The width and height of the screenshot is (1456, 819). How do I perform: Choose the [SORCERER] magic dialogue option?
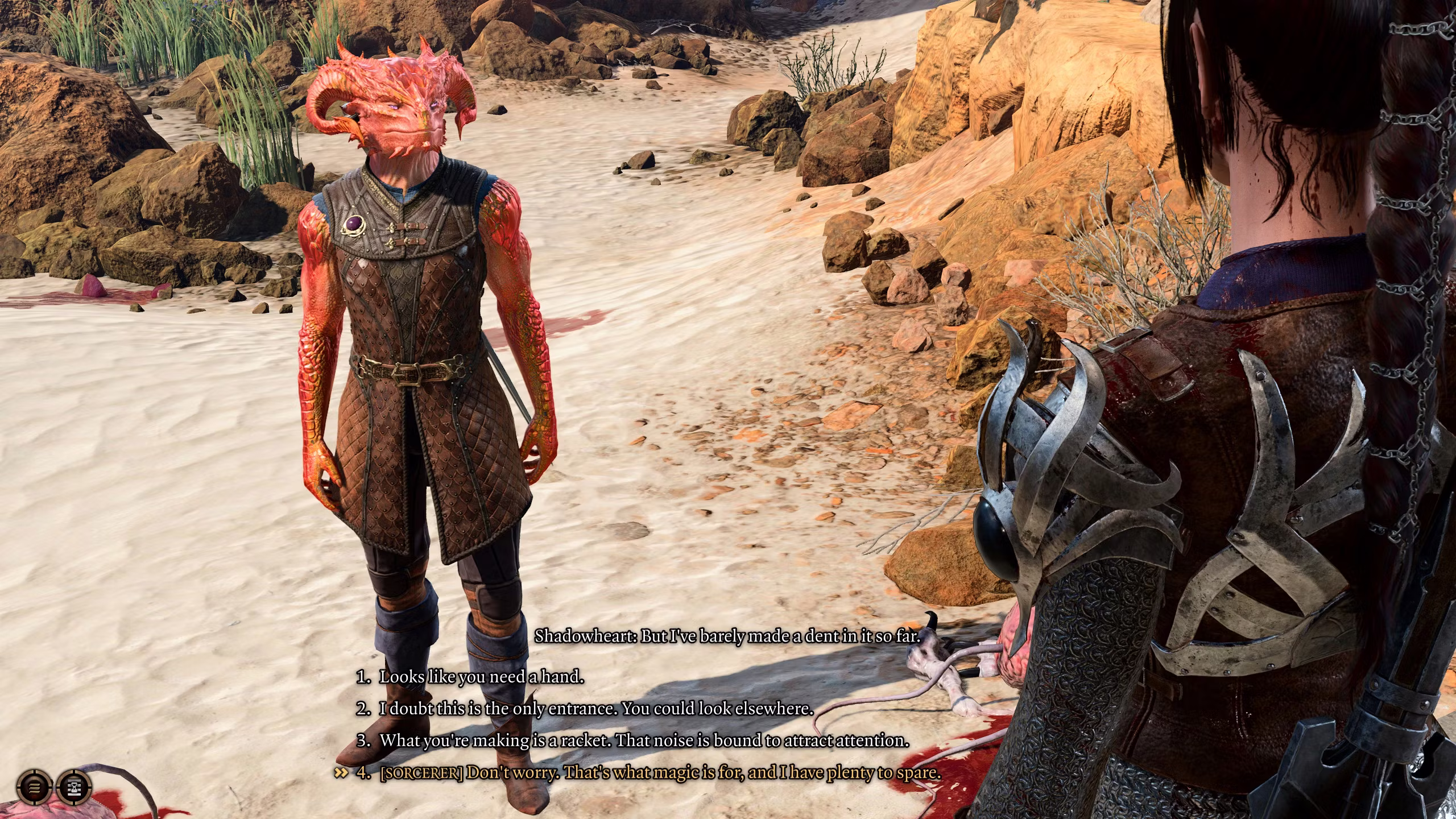click(x=660, y=772)
